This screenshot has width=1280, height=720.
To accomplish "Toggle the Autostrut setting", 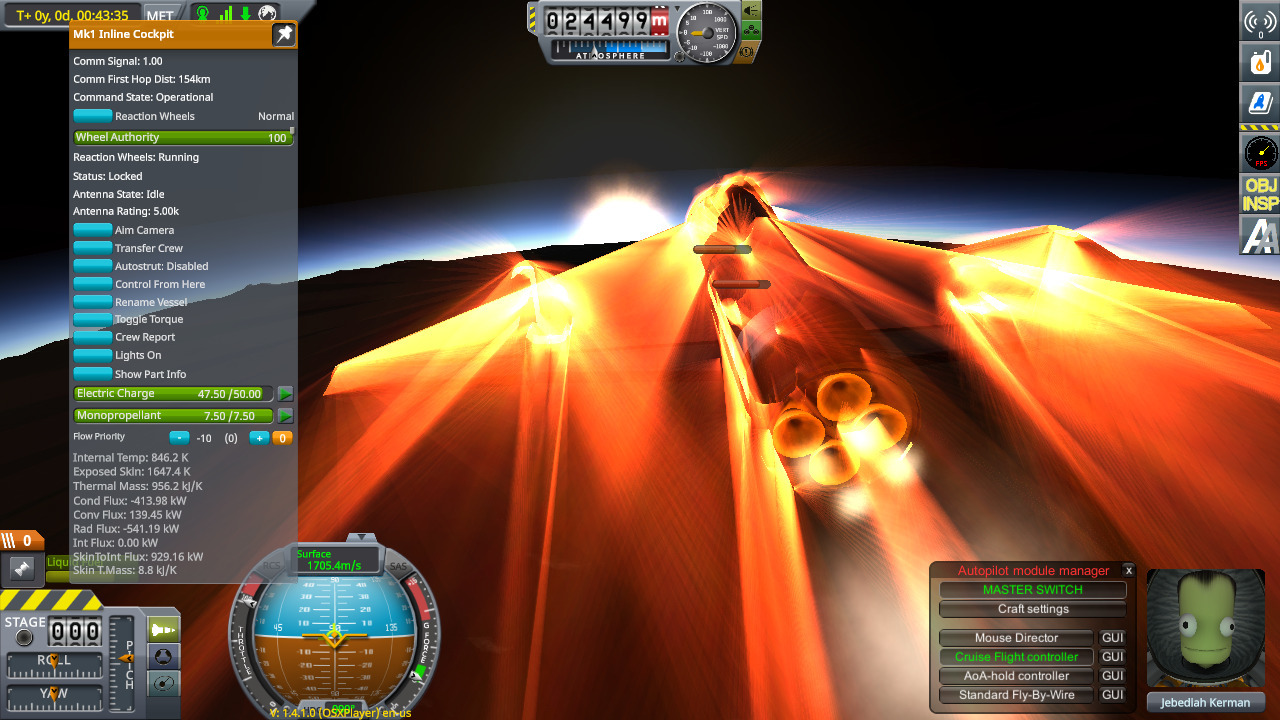I will [93, 266].
